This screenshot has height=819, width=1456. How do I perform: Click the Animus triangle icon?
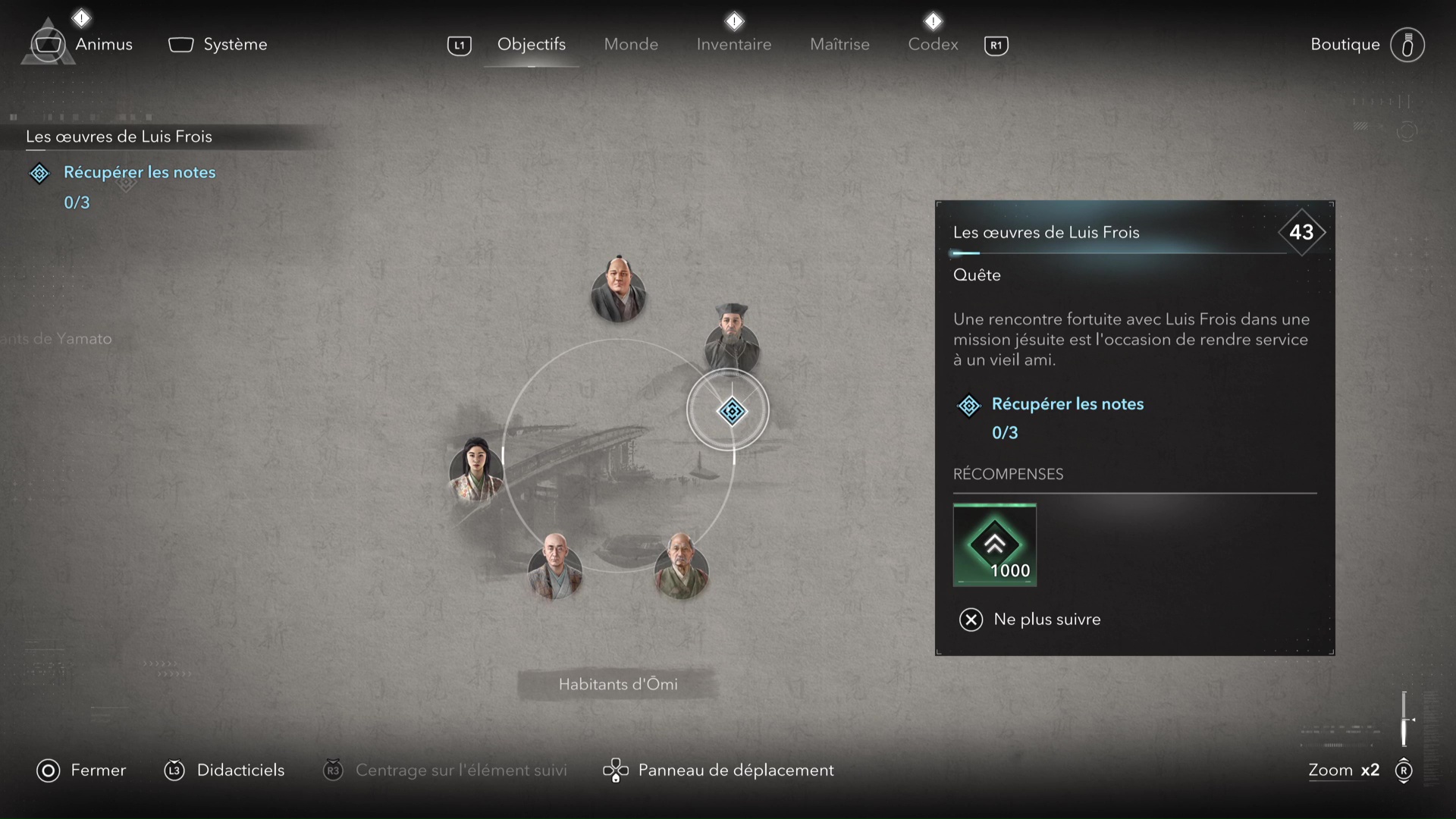point(47,43)
